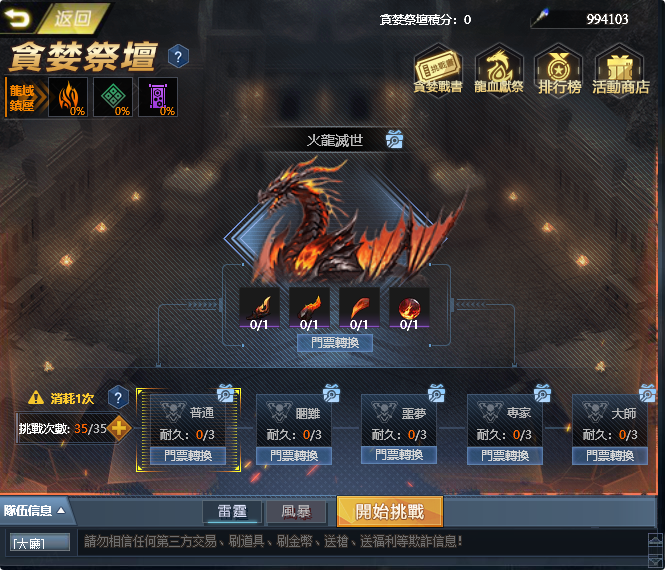Show the 排行榜 ranking board

pyautogui.click(x=559, y=70)
